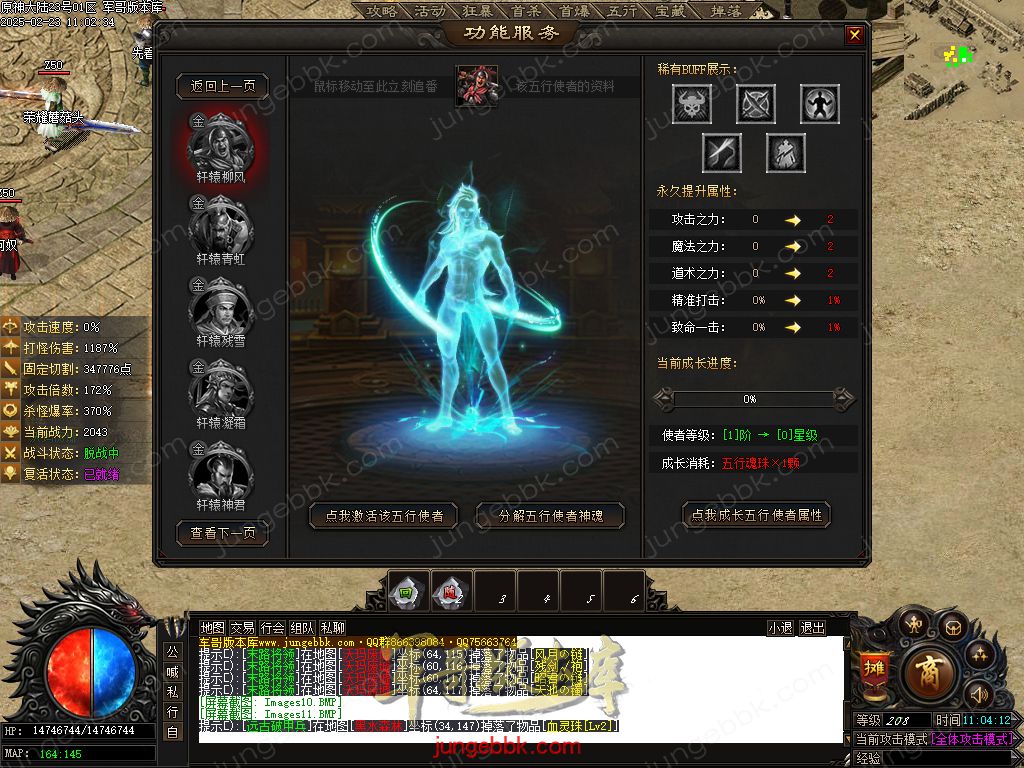The width and height of the screenshot is (1024, 768).
Task: Use the red 随 stone in the hotbar
Action: point(450,591)
